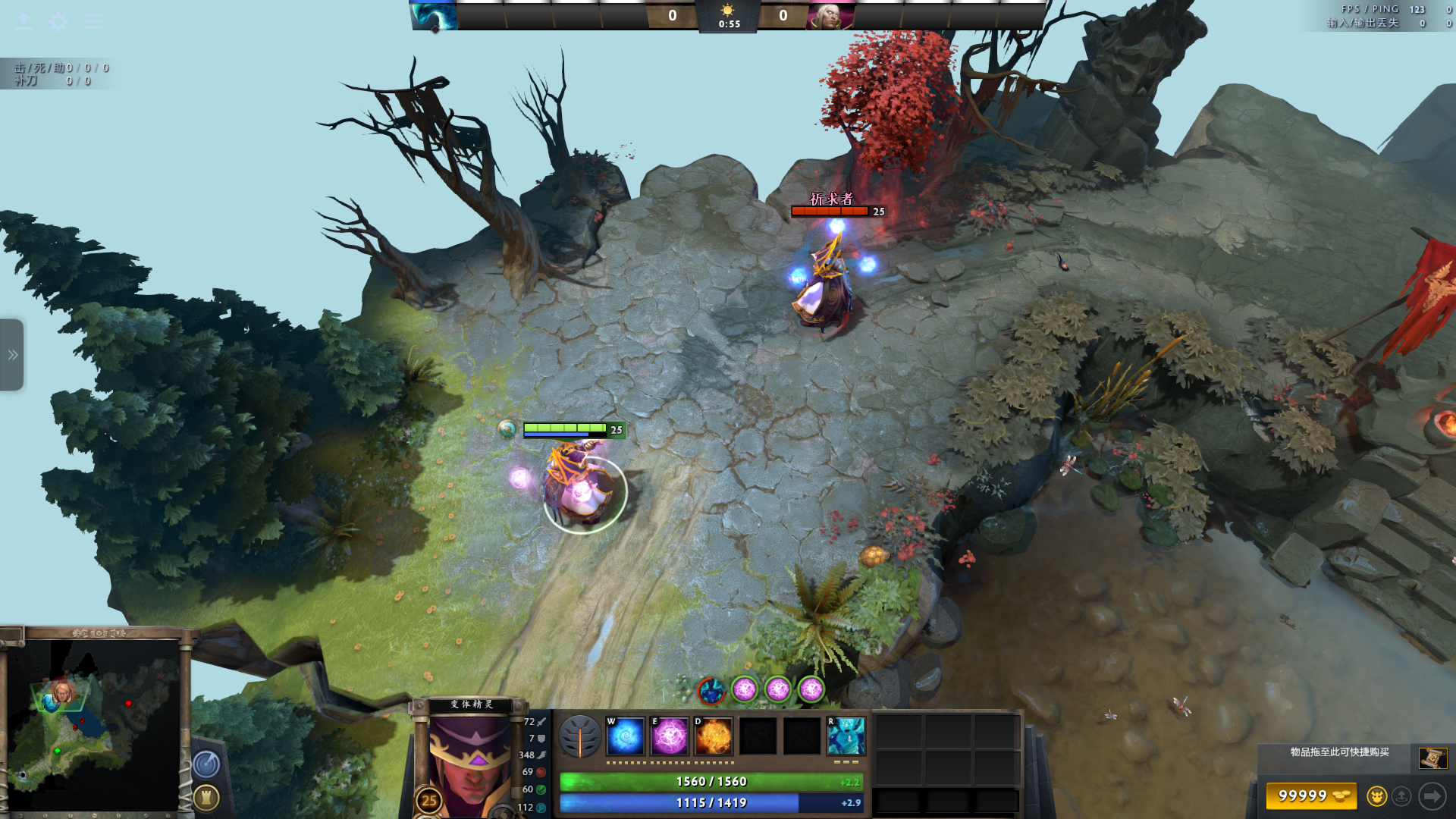
Task: Click on the minimap
Action: pyautogui.click(x=93, y=724)
